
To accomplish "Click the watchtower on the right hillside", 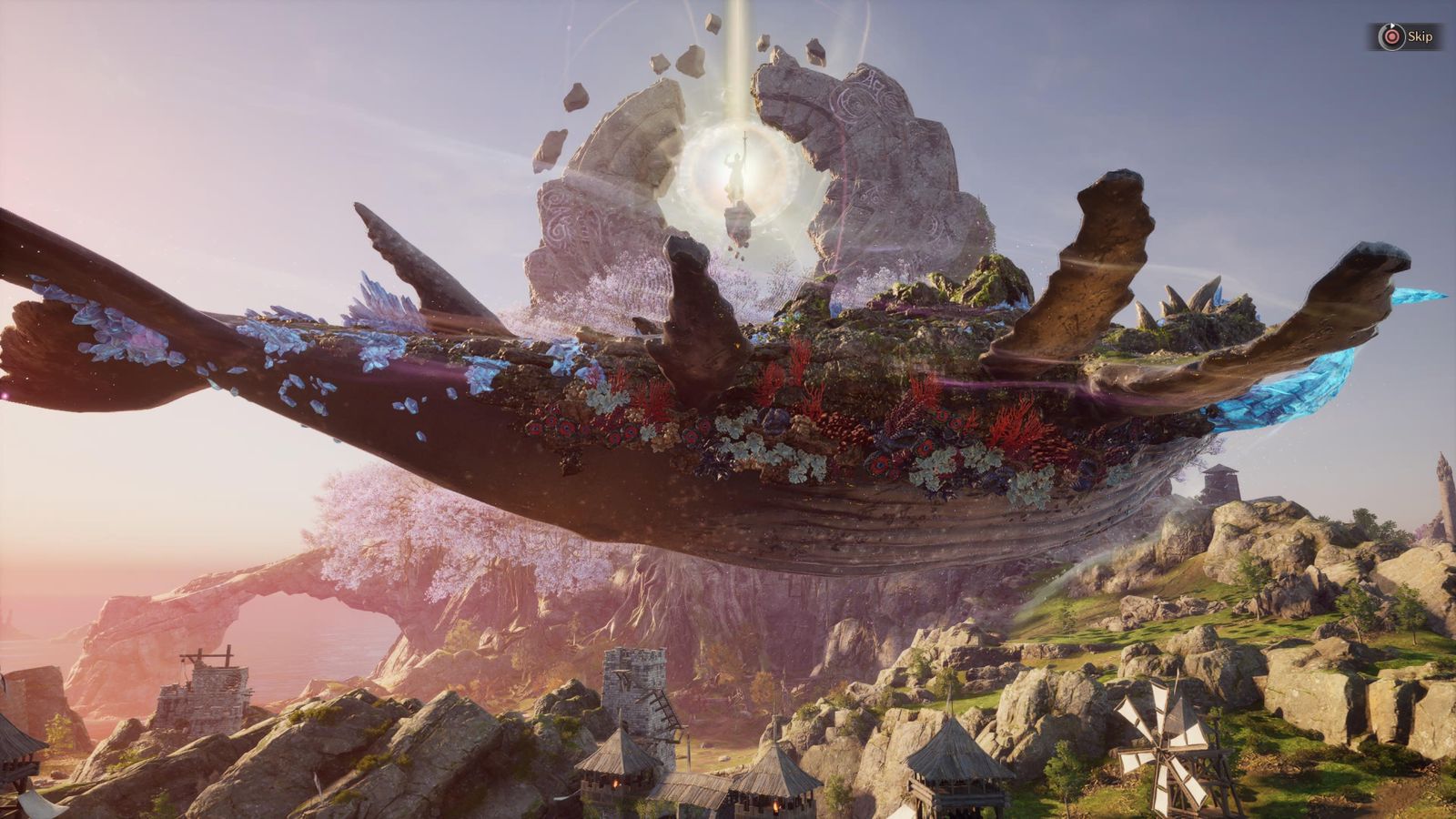I will click(1219, 482).
